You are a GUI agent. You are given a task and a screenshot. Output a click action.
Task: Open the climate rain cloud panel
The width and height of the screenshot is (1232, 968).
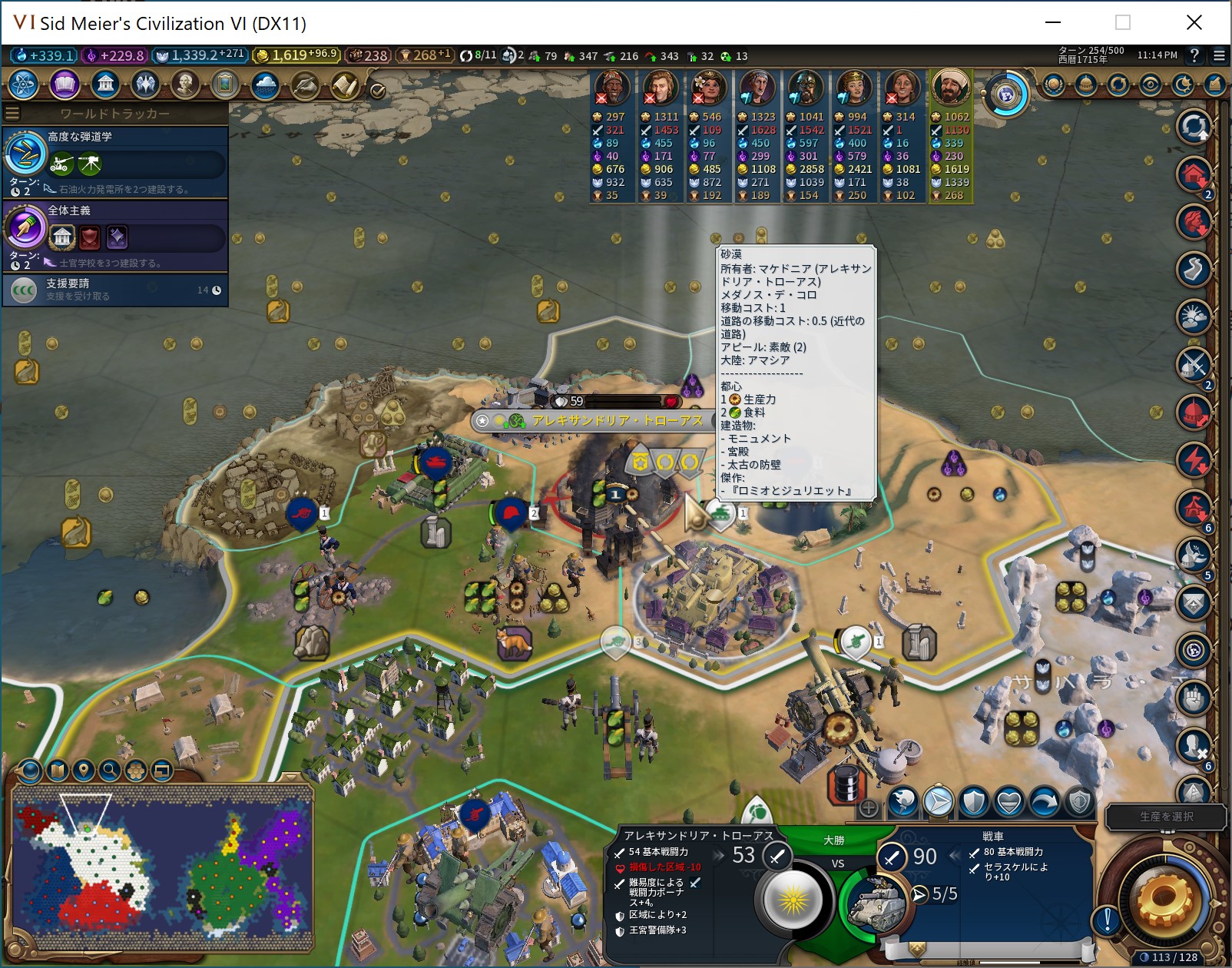pos(265,85)
